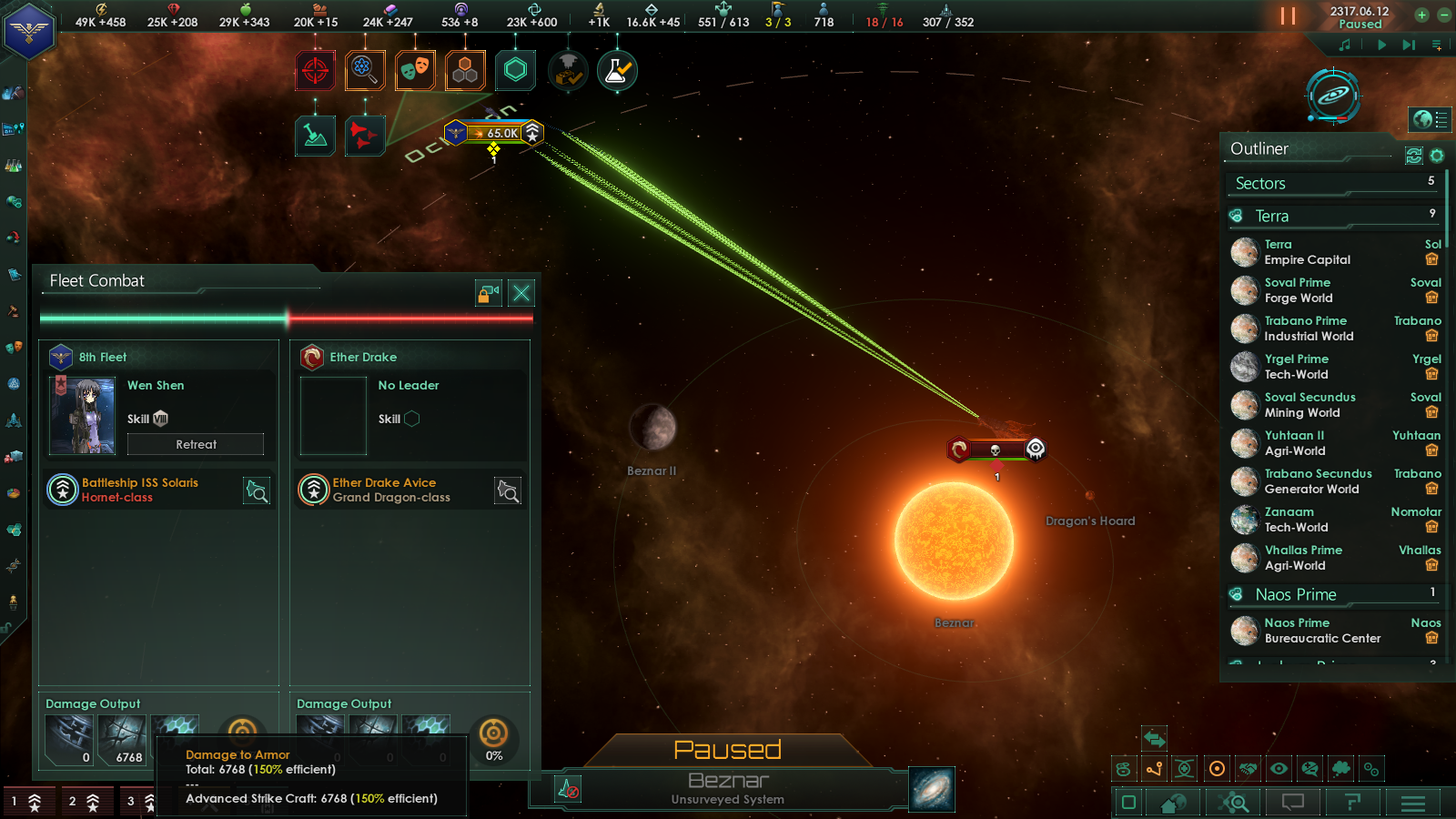Open the red crosshair notification
Image resolution: width=1456 pixels, height=819 pixels.
tap(315, 71)
